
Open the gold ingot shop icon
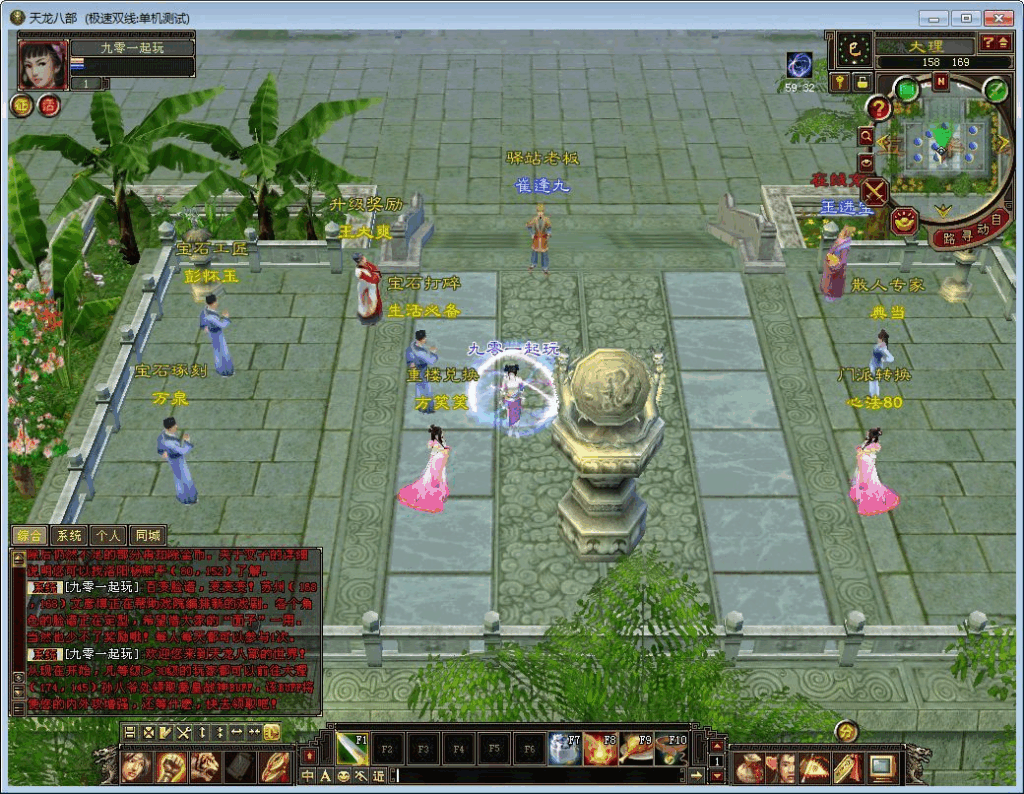point(906,219)
